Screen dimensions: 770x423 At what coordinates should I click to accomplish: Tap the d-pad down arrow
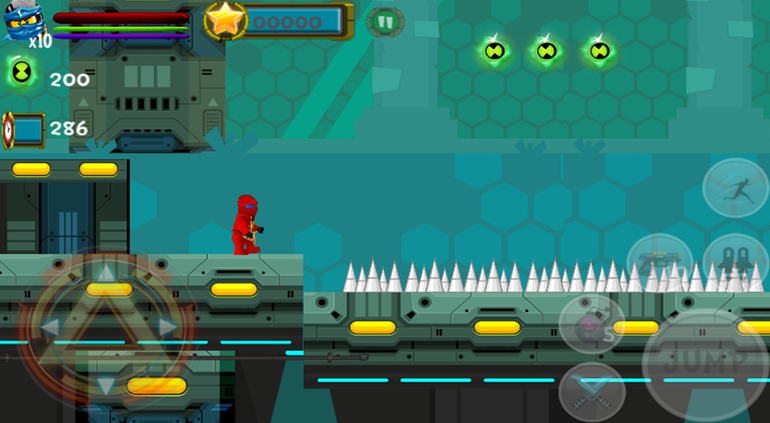click(107, 383)
